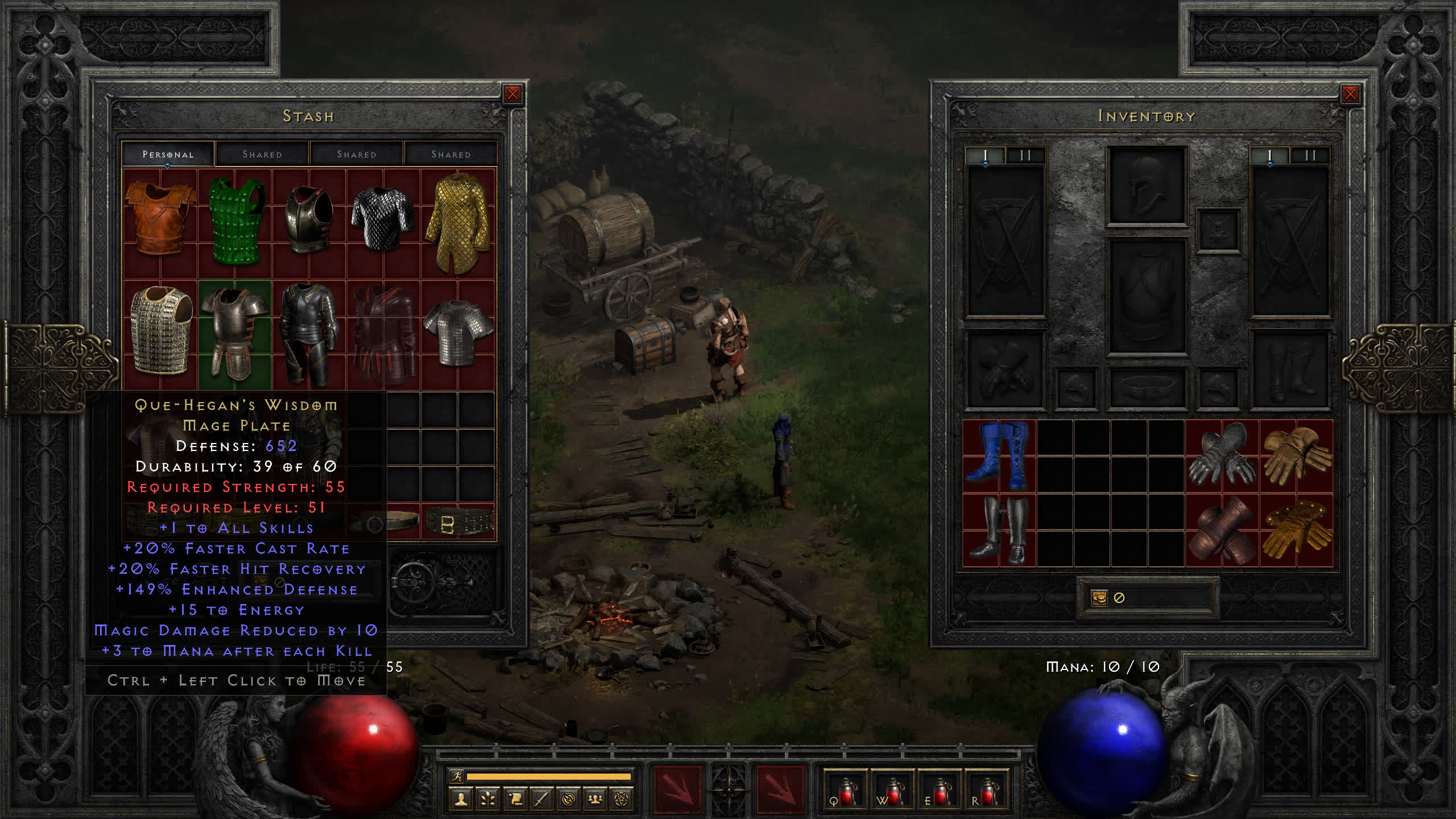Toggle the run/walk button
Screen dimensions: 1456x819
[x=457, y=776]
